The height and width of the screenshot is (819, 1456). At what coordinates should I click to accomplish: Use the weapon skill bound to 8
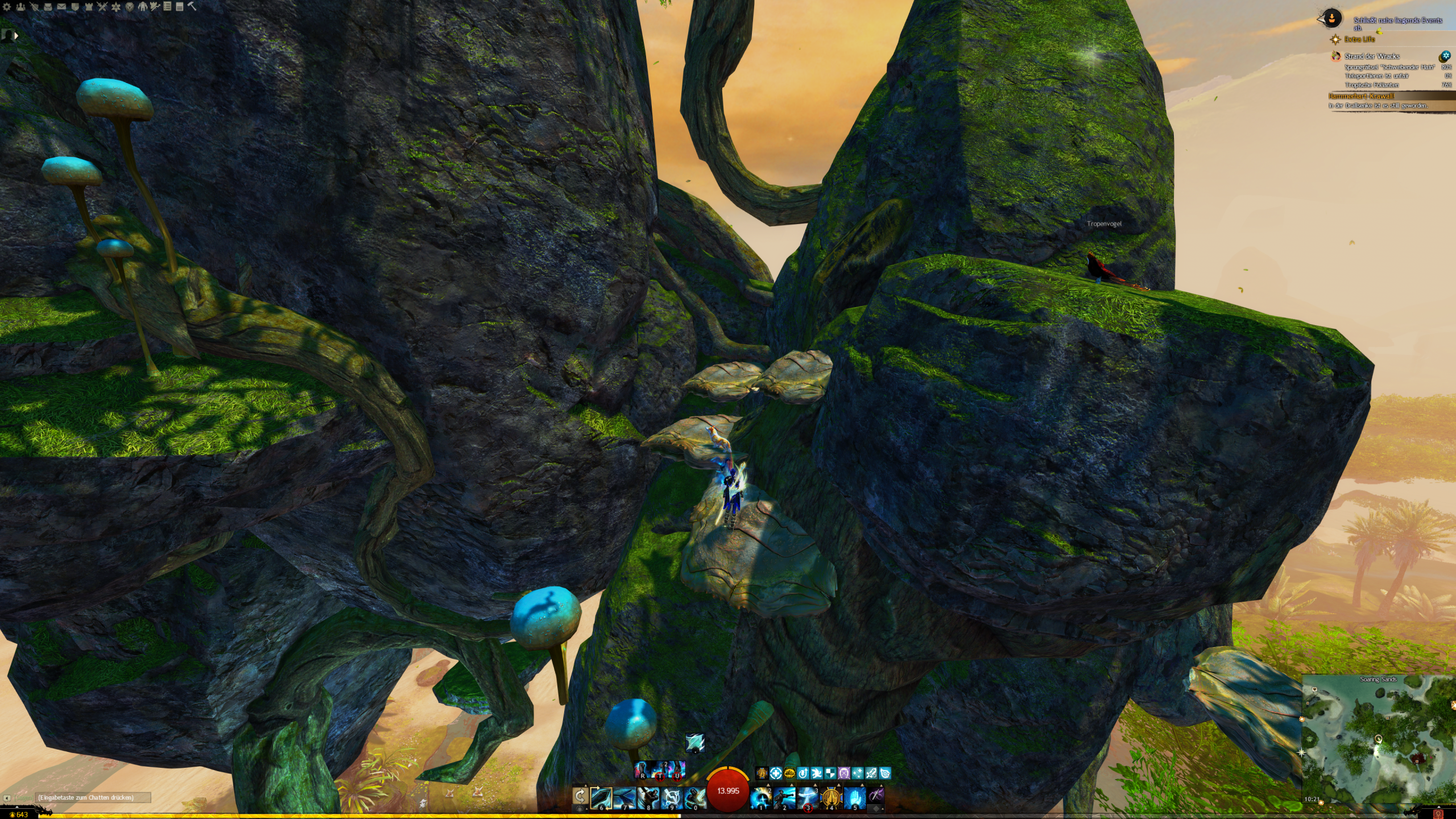648,798
